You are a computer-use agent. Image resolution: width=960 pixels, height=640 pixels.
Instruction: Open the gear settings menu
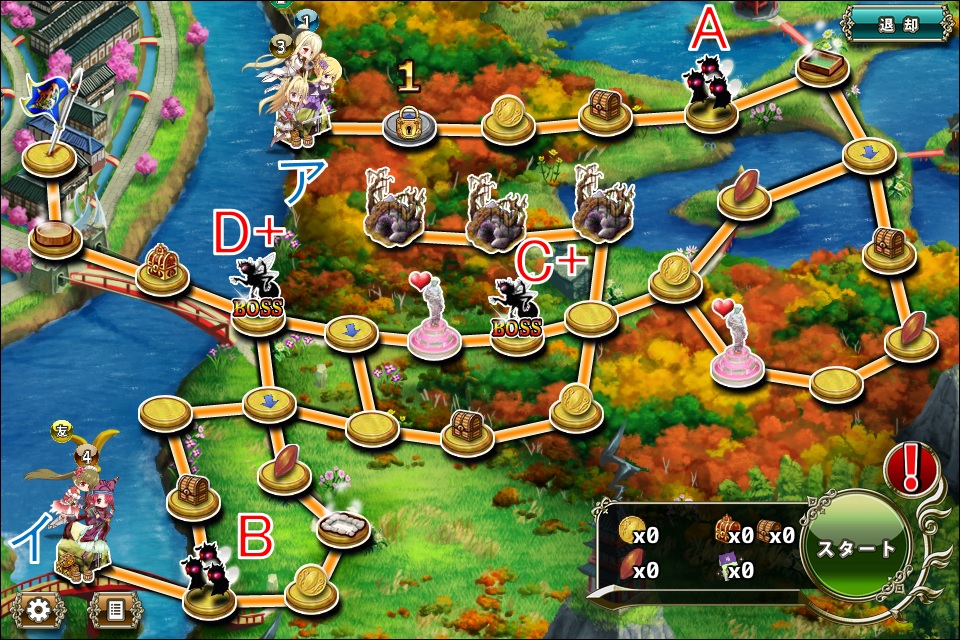coord(39,608)
